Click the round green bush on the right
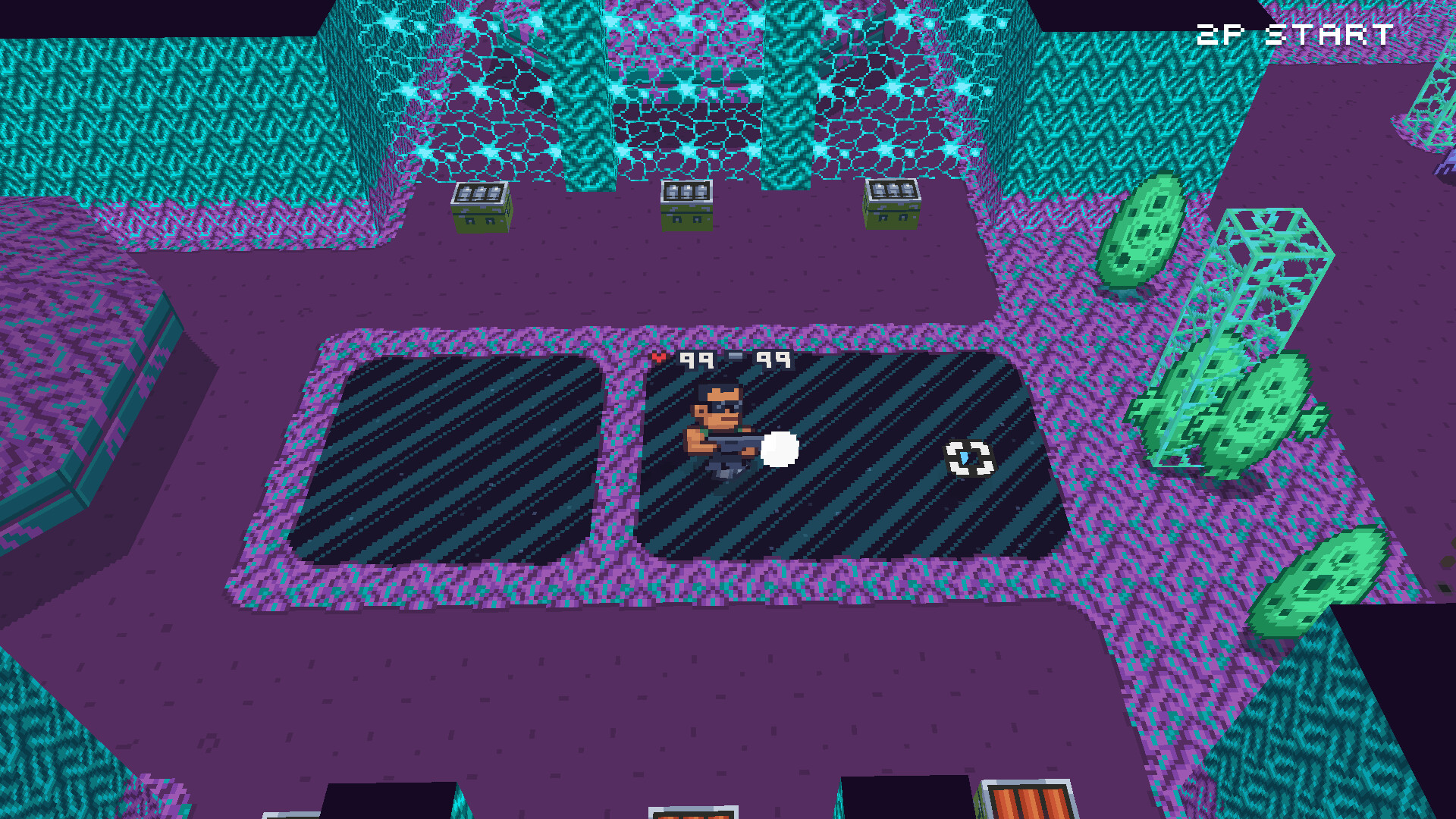The width and height of the screenshot is (1456, 819). (x=1141, y=239)
